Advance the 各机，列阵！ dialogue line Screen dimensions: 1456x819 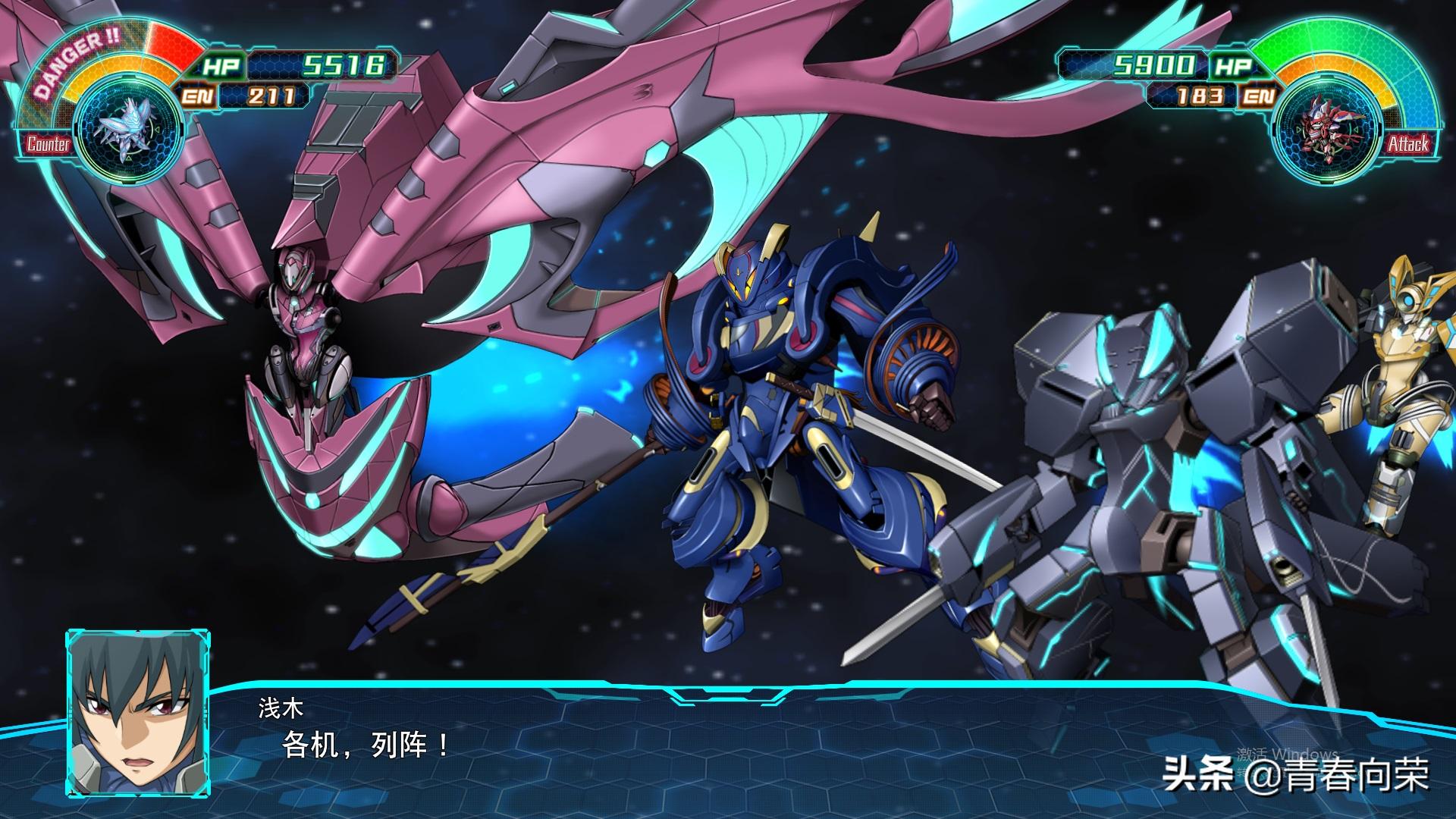click(366, 745)
